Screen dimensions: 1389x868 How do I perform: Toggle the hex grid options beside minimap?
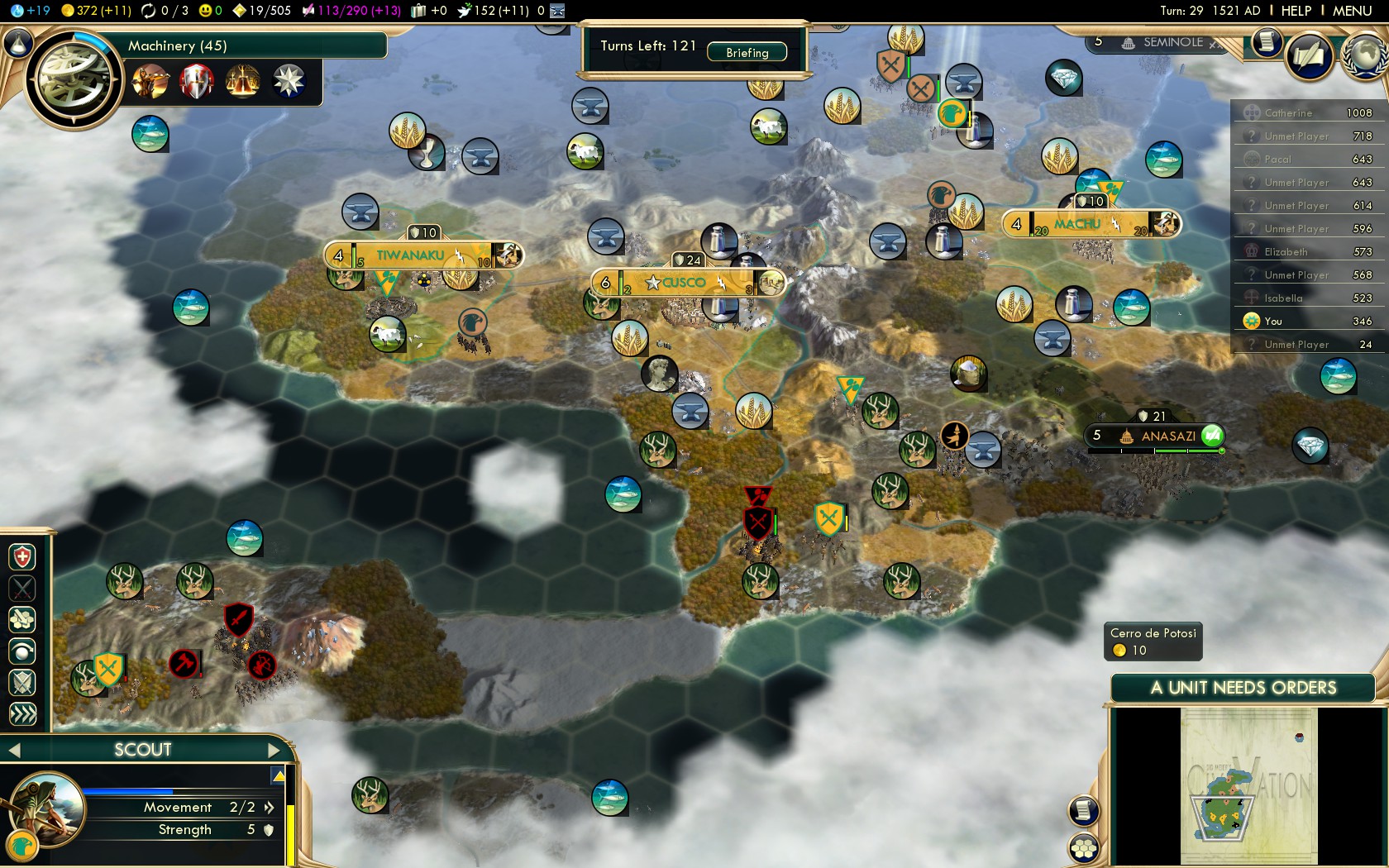(x=1083, y=847)
